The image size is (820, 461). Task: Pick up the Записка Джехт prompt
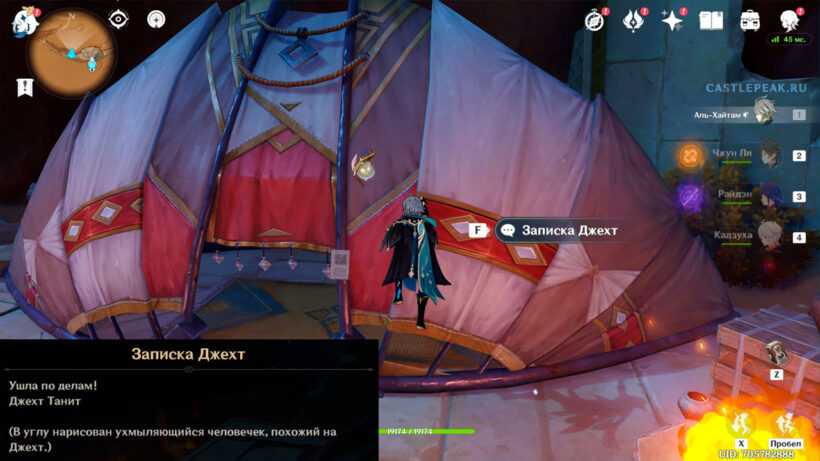click(x=558, y=230)
